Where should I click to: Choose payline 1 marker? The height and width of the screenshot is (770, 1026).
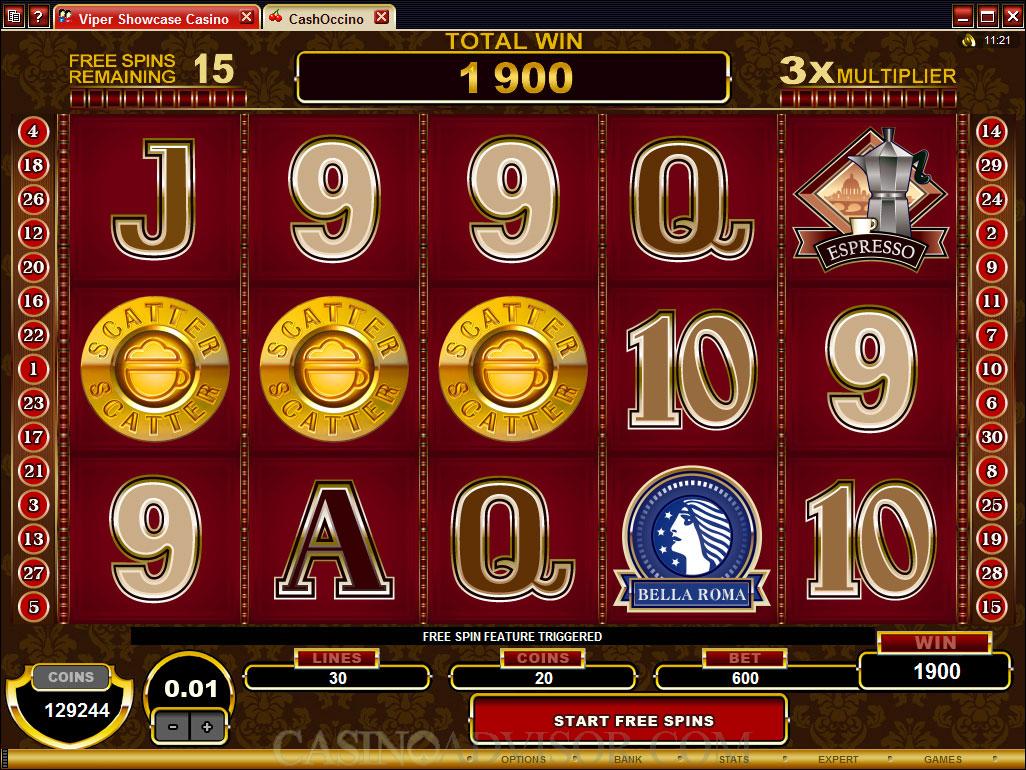point(33,369)
